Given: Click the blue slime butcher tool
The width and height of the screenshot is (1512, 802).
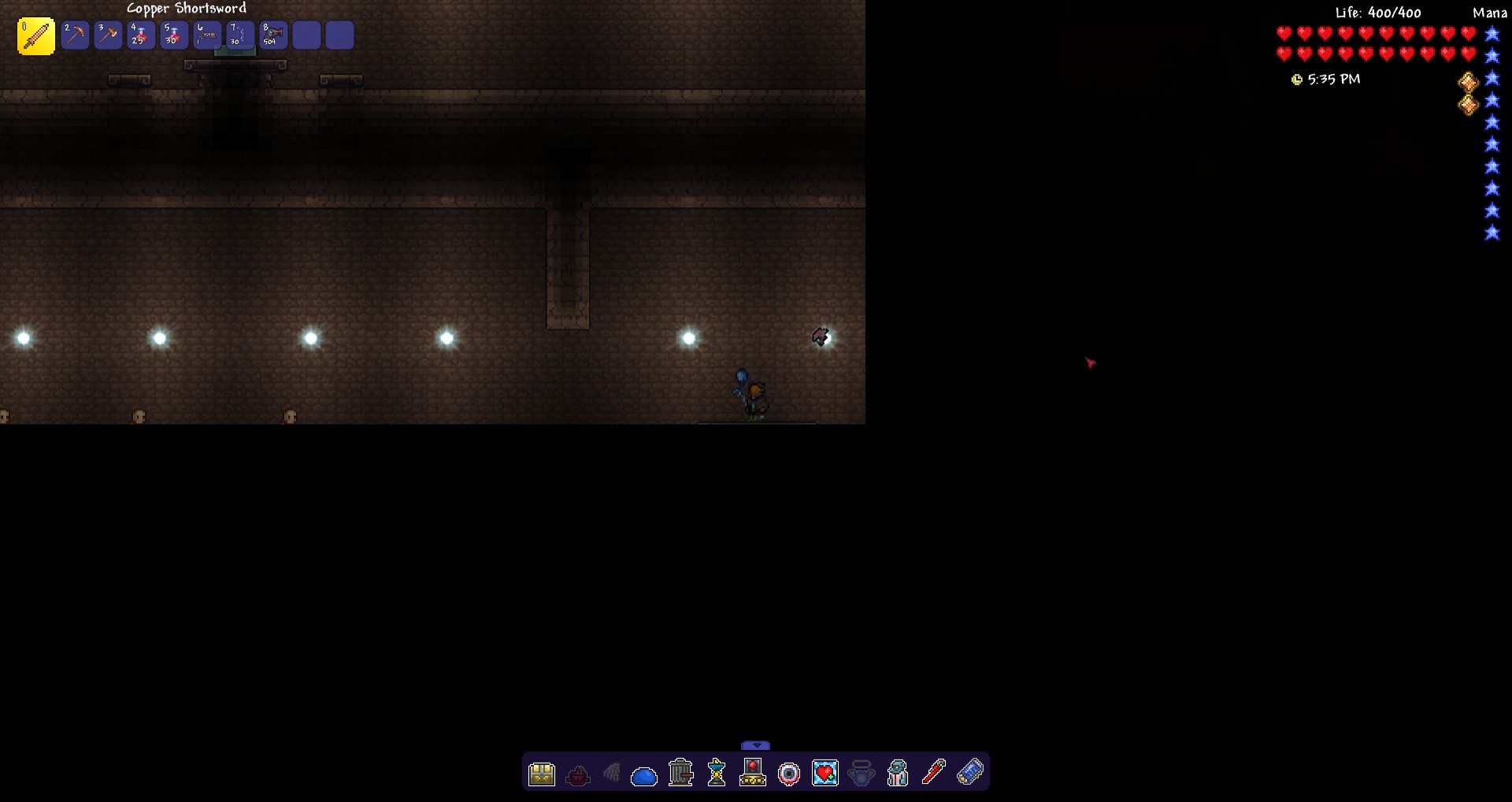Looking at the screenshot, I should point(645,774).
